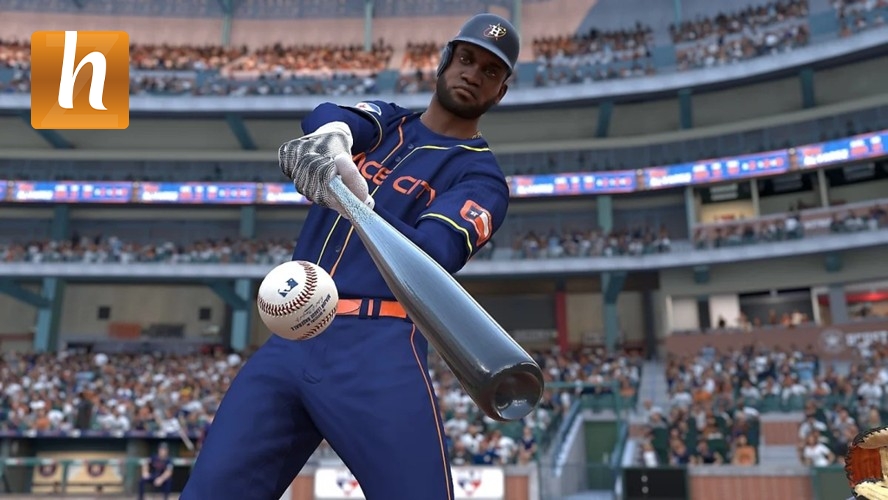Image resolution: width=888 pixels, height=500 pixels.
Task: Click the orange "h" logo overlay
Action: click(80, 80)
